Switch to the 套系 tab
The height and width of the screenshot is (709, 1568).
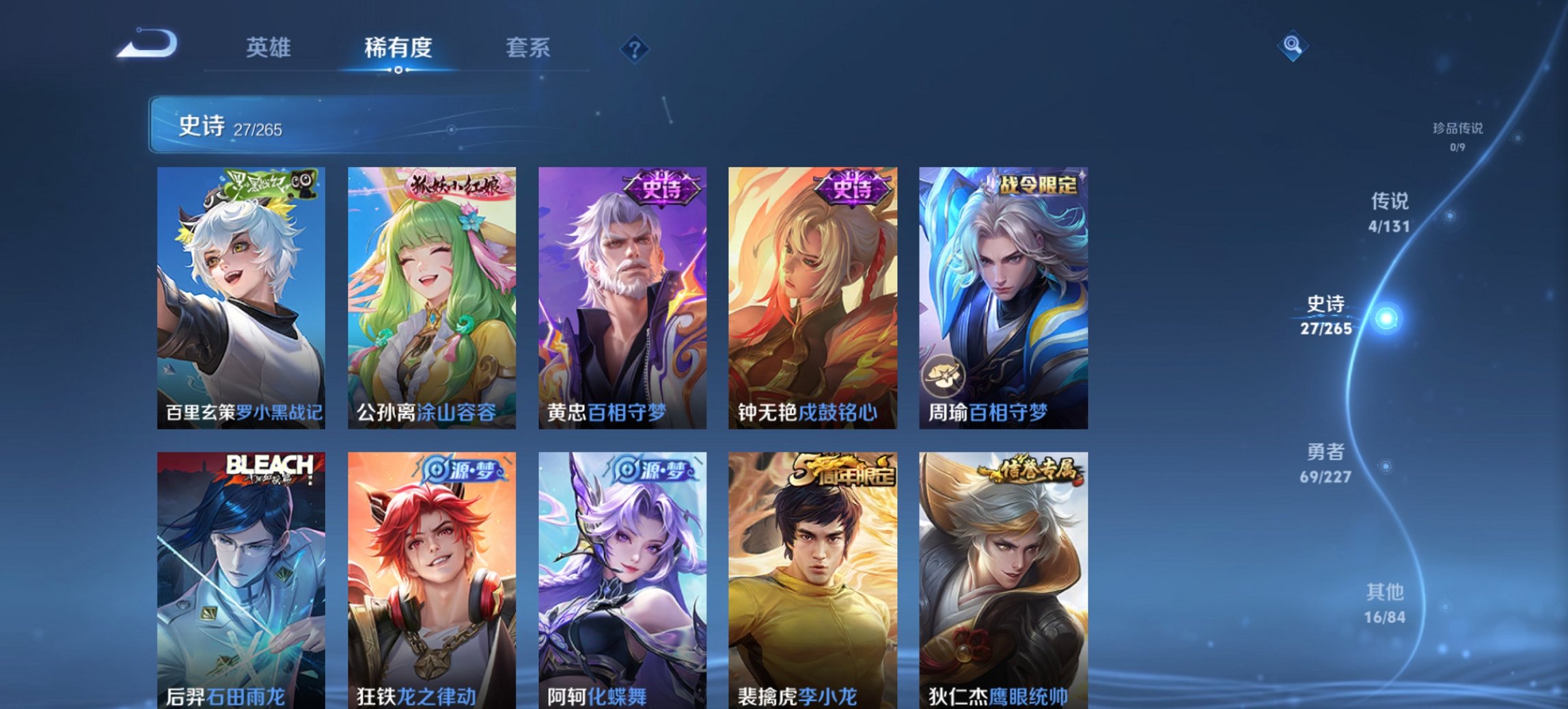pyautogui.click(x=529, y=48)
